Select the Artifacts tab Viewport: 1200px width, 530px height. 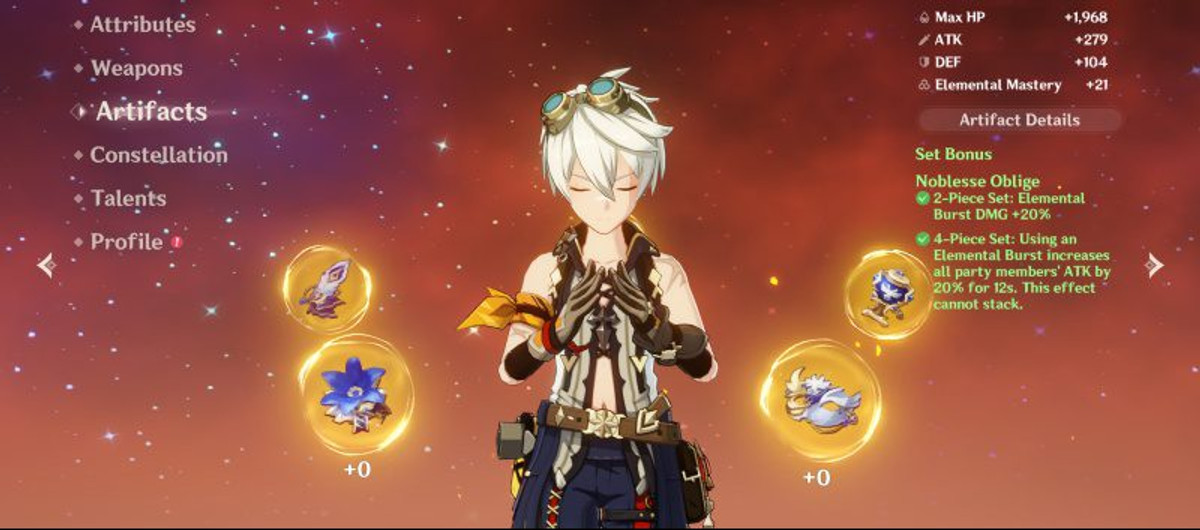point(151,112)
